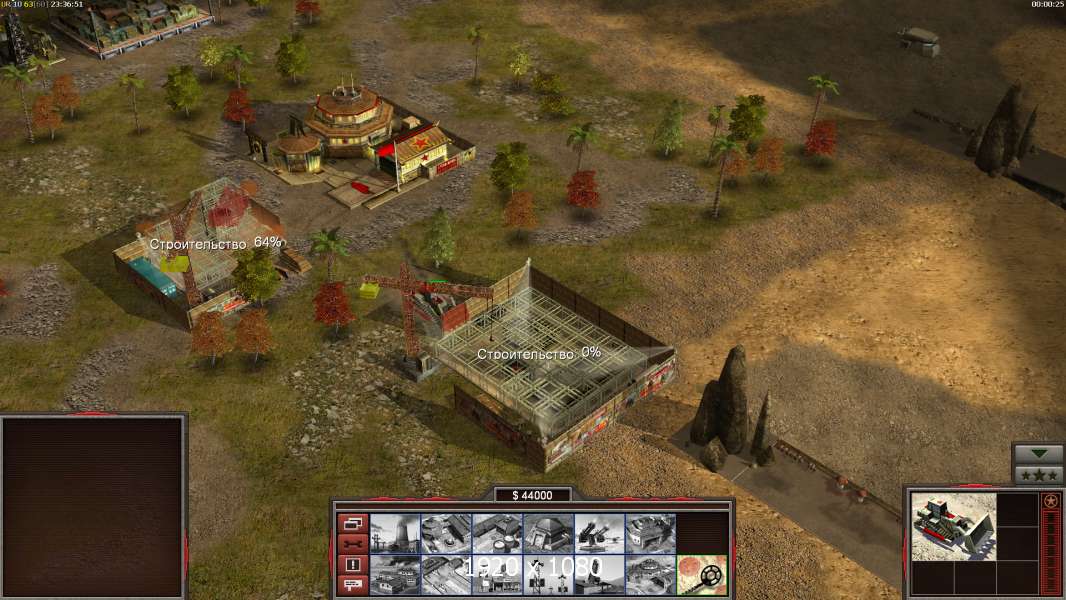Viewport: 1066px width, 600px height.
Task: Choose the bunker structure icon
Action: pyautogui.click(x=548, y=533)
